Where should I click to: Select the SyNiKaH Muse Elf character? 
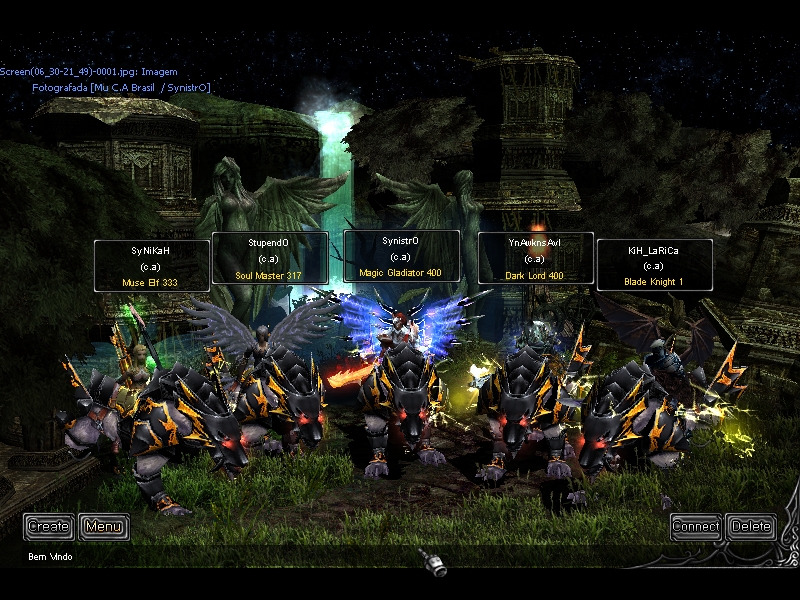pos(152,266)
